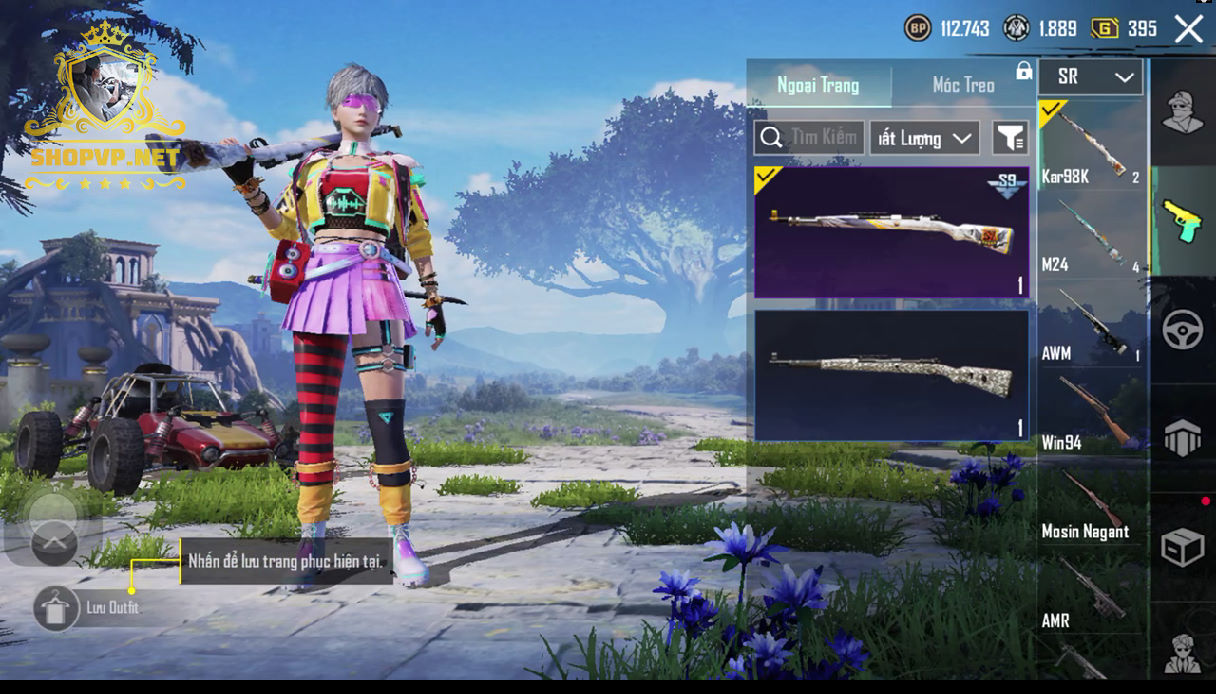Open the locked Móc Treo tab
The image size is (1216, 694).
click(x=964, y=85)
